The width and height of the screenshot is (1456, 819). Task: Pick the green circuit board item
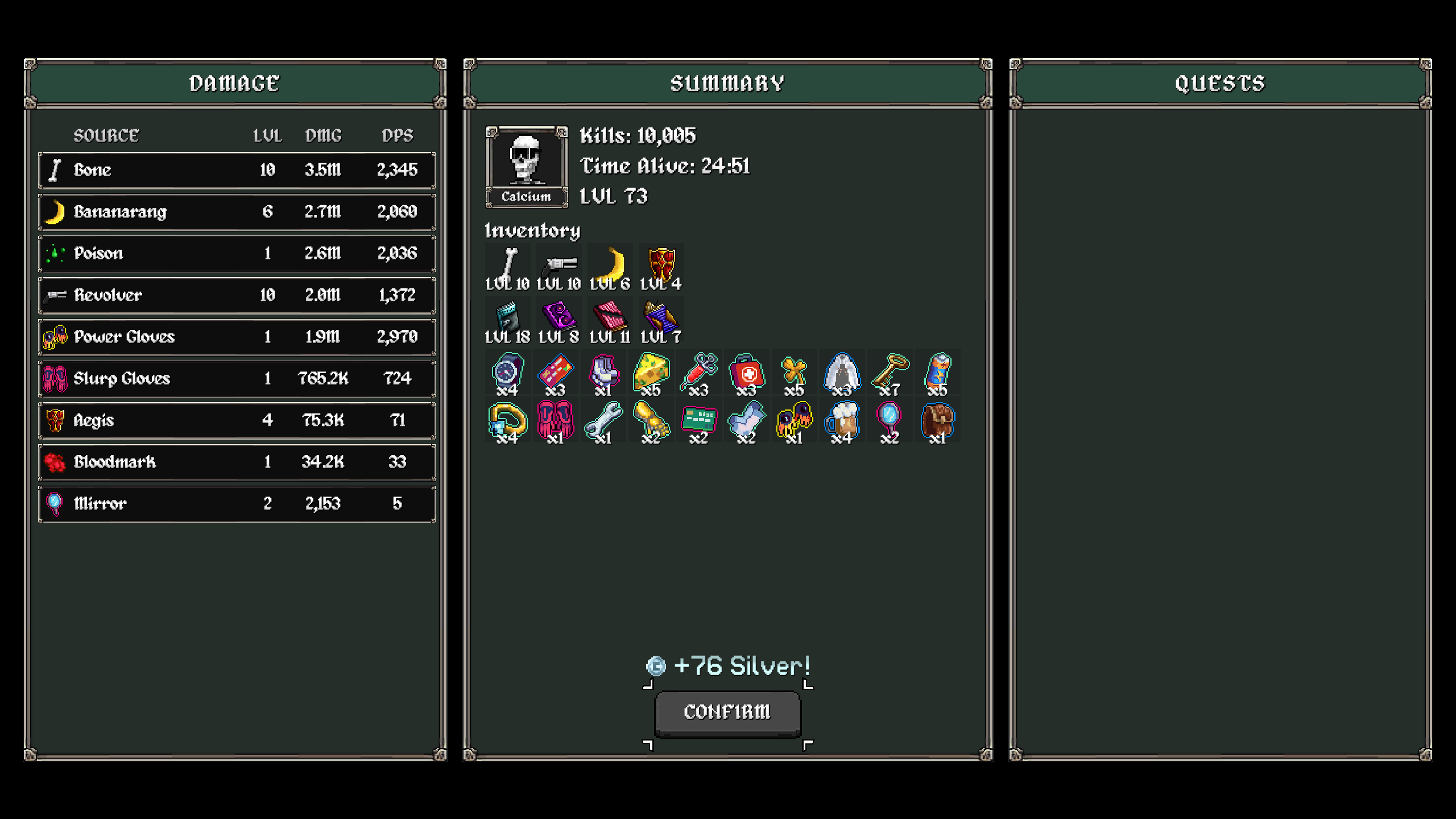(x=698, y=421)
